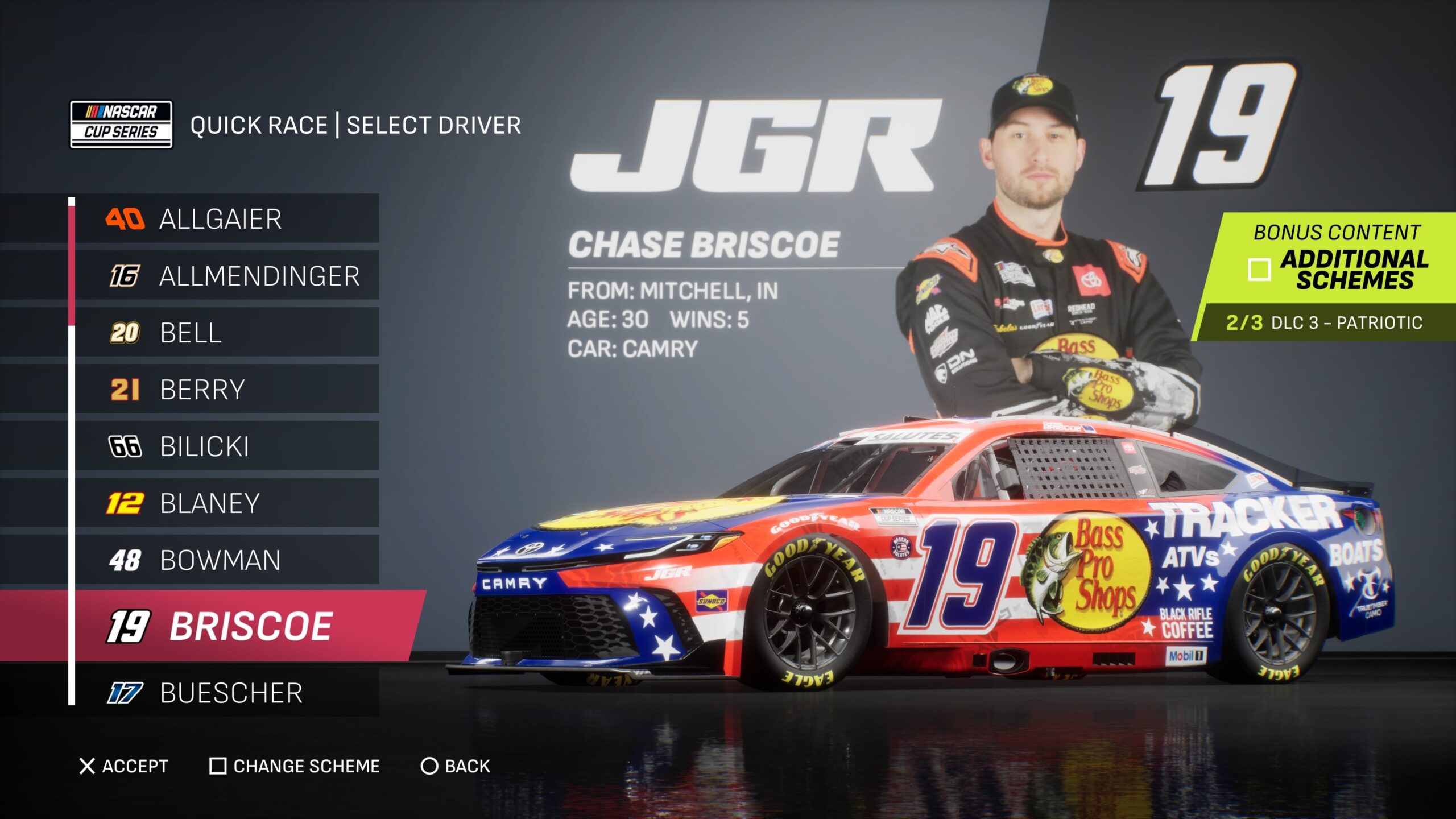The width and height of the screenshot is (1456, 819).
Task: Select Blaney number 12 driver
Action: click(226, 503)
